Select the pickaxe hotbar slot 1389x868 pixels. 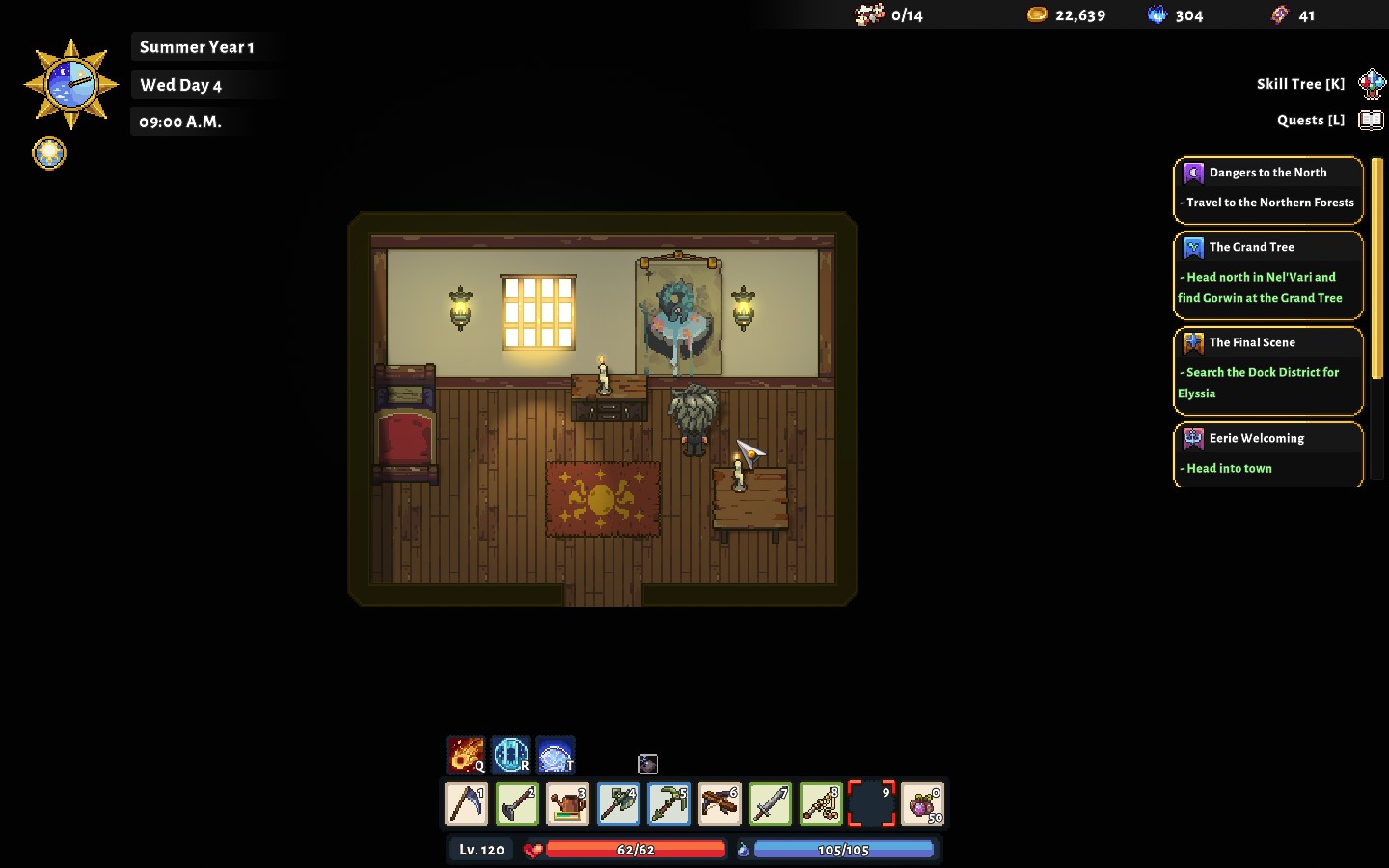(x=669, y=803)
